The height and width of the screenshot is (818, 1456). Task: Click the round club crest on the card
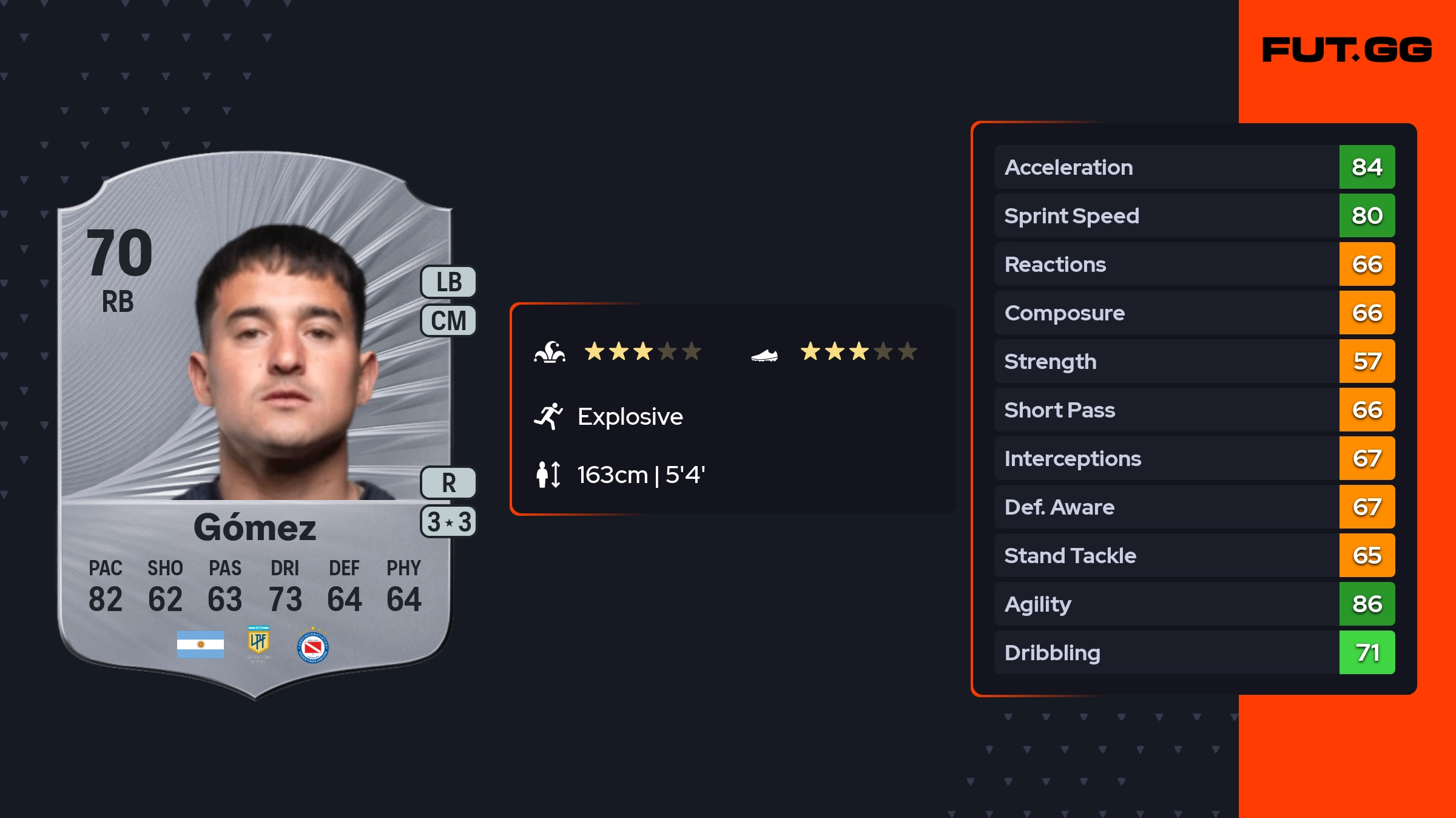tap(313, 647)
